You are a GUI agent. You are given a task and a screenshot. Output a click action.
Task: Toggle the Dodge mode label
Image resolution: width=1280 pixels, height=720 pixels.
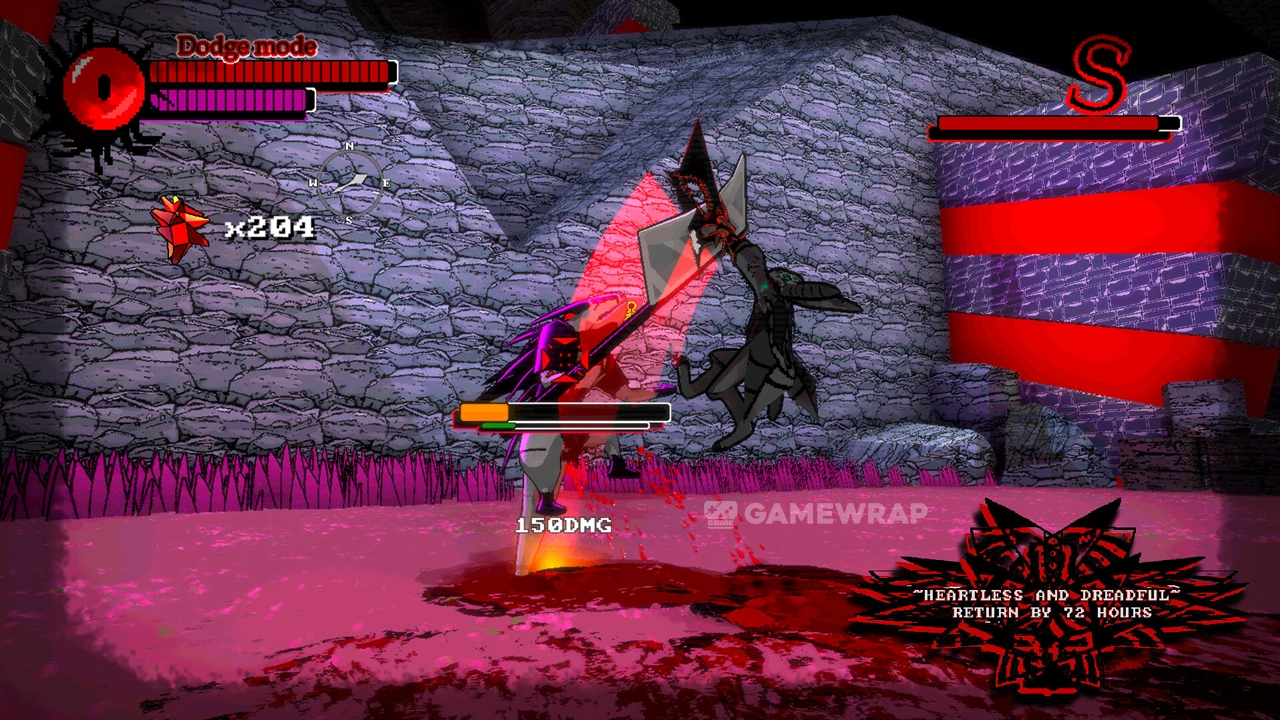[x=246, y=46]
